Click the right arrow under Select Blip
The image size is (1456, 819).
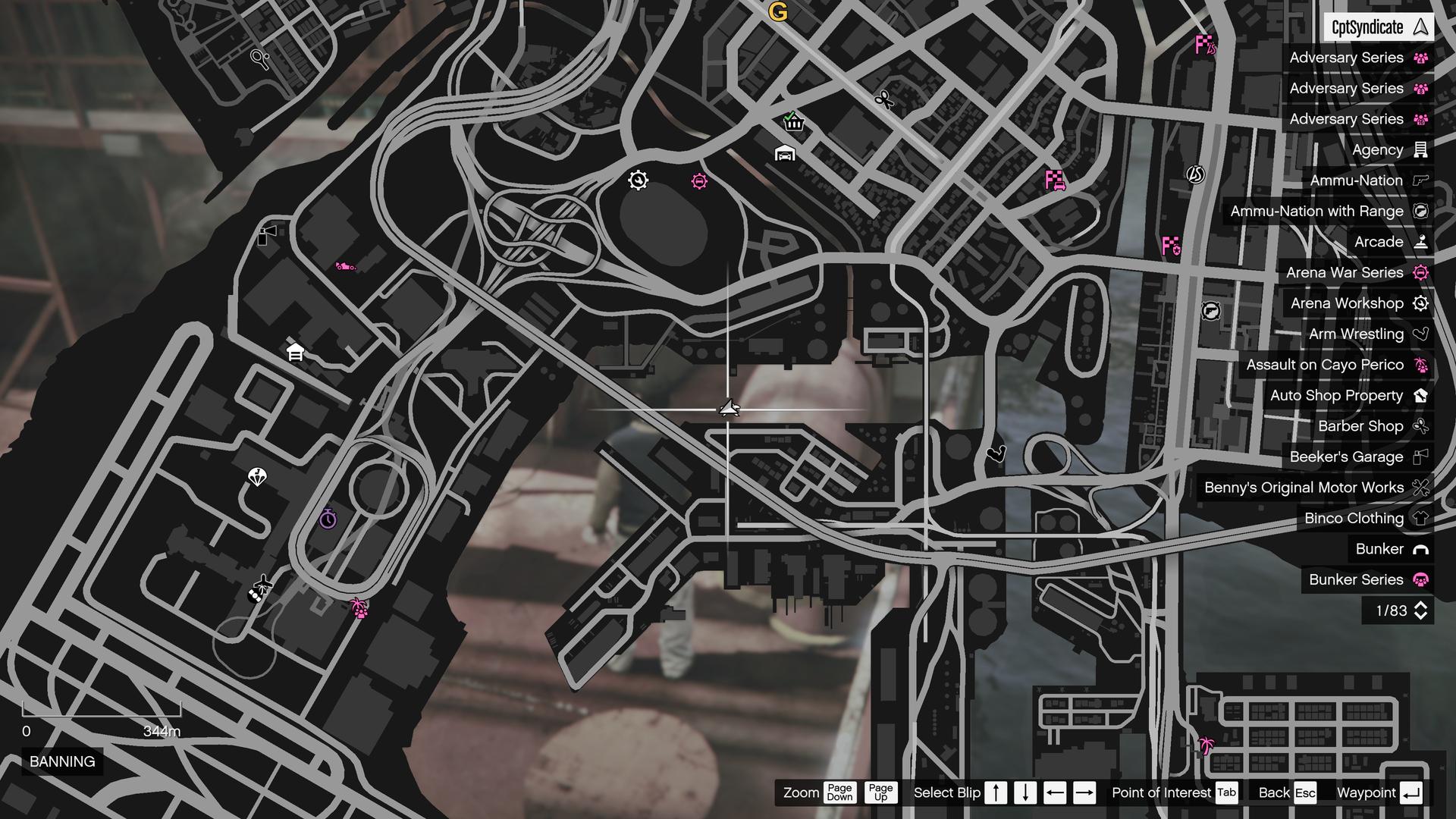[1084, 792]
